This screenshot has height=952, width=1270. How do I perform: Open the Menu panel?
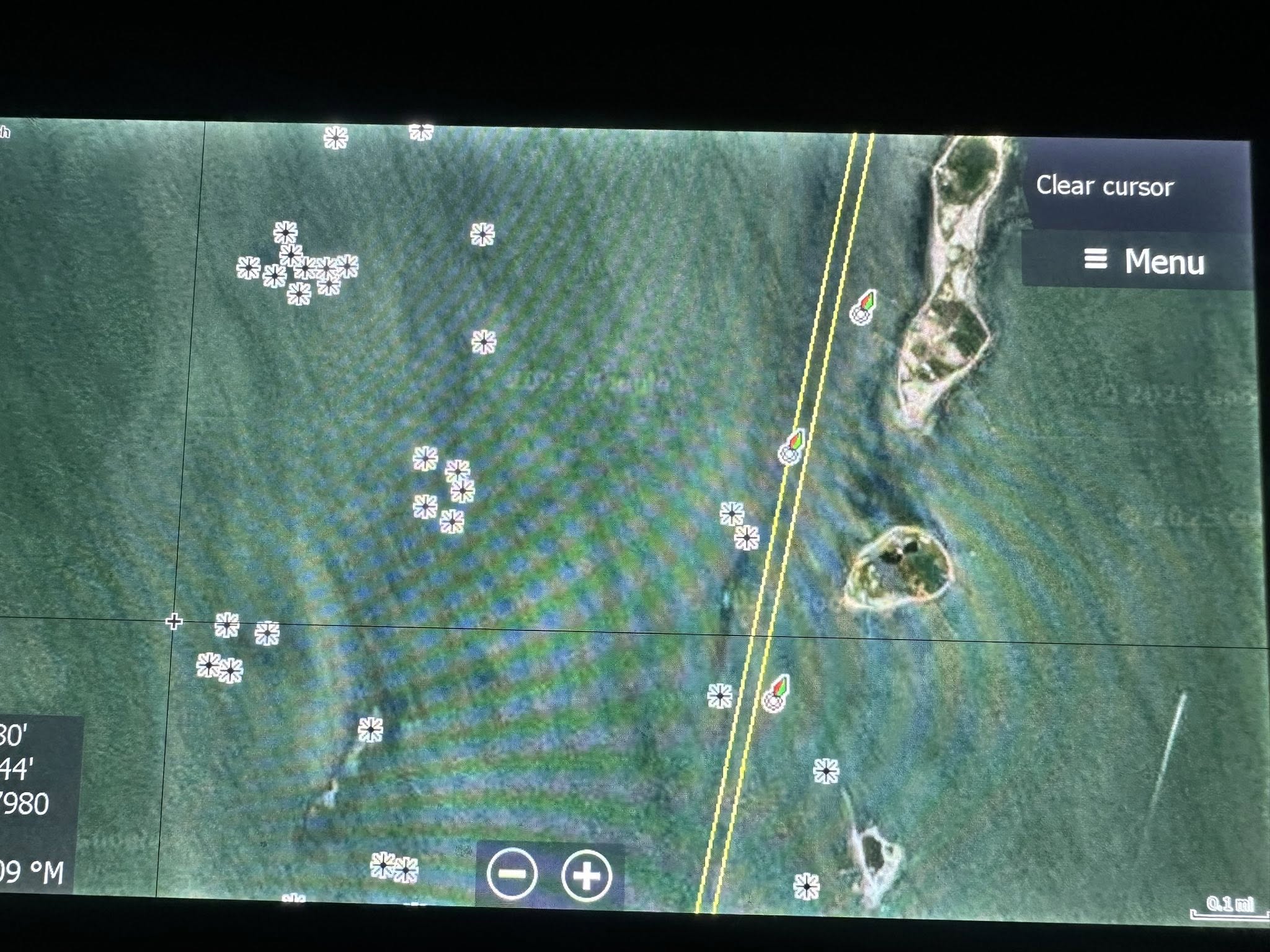point(1144,261)
